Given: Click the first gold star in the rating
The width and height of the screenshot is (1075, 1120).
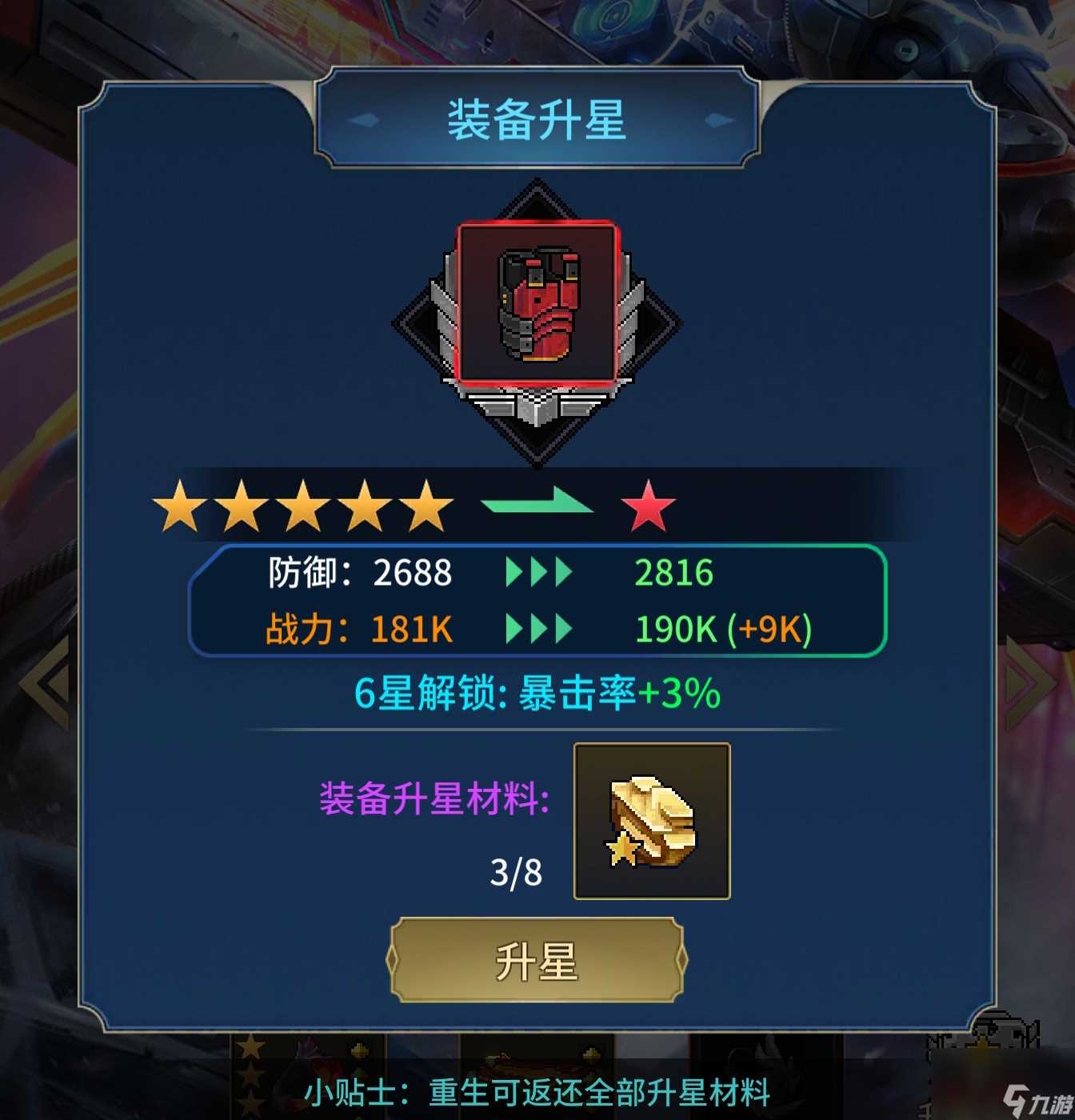Looking at the screenshot, I should pyautogui.click(x=178, y=507).
